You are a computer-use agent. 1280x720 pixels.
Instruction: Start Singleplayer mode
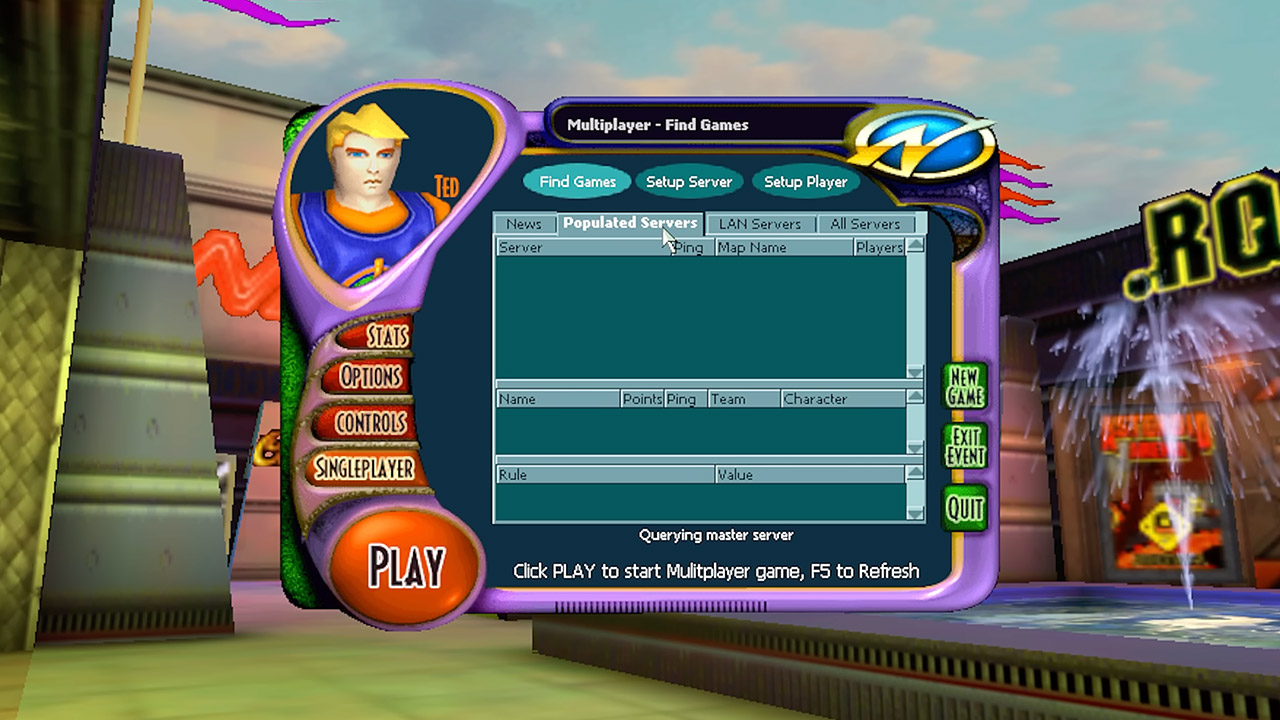tap(365, 468)
